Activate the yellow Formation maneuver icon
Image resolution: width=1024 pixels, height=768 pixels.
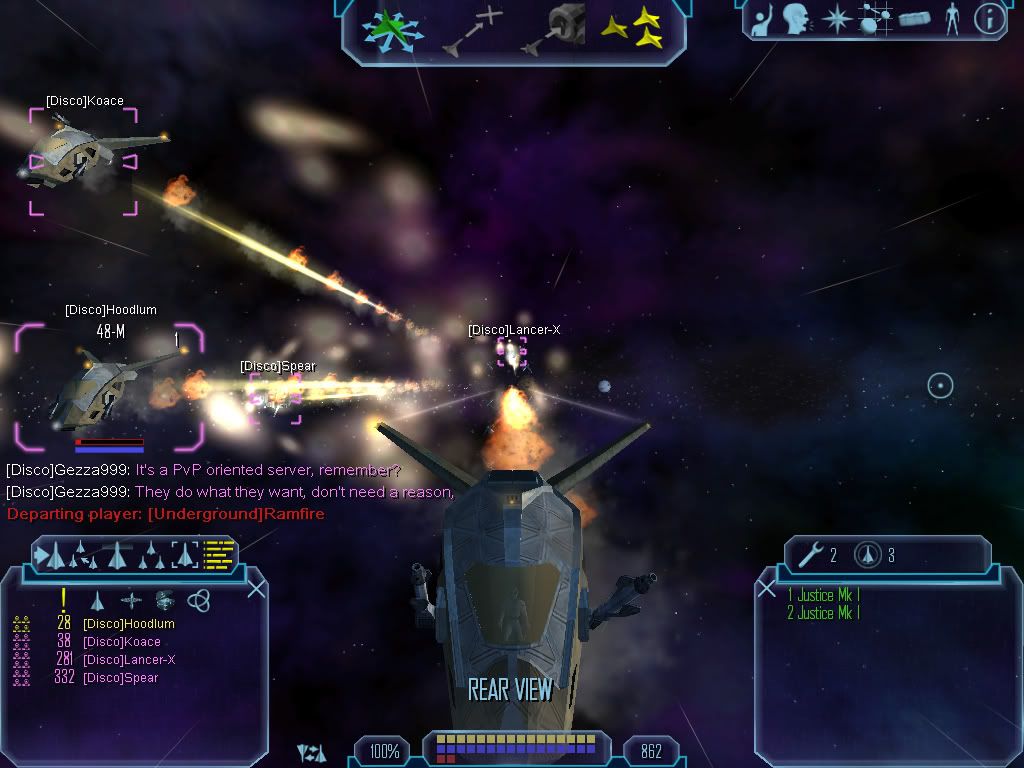pyautogui.click(x=633, y=28)
